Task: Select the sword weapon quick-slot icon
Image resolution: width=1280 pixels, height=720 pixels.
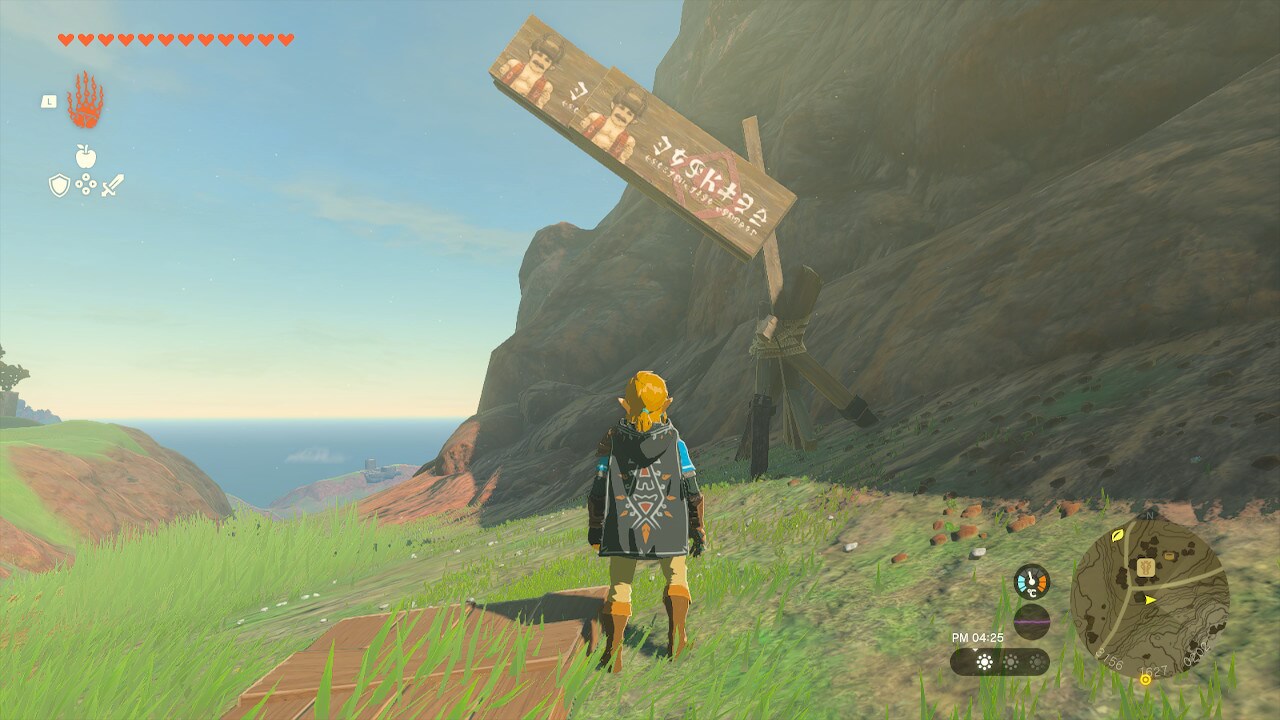Action: click(x=112, y=185)
